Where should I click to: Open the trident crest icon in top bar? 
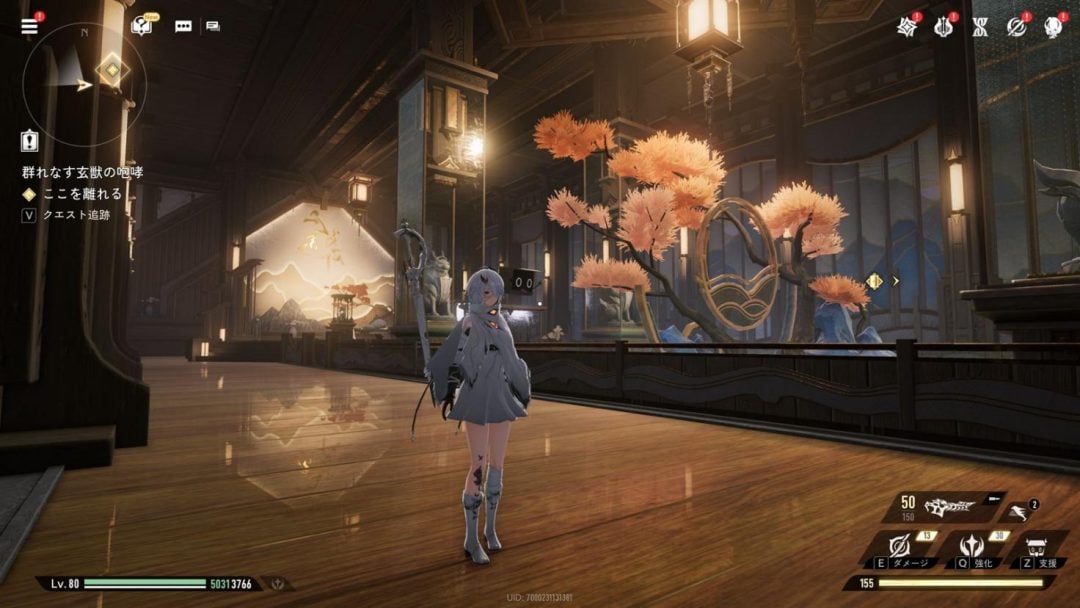pos(943,27)
